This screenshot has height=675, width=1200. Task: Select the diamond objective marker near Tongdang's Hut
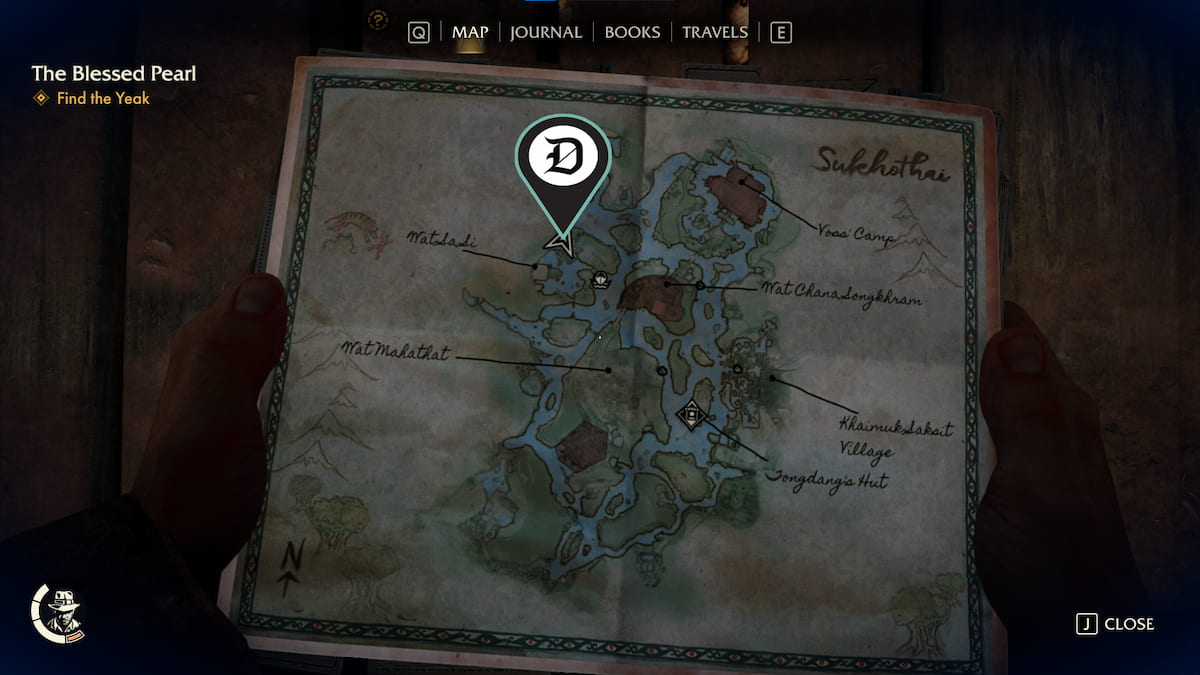coord(691,413)
